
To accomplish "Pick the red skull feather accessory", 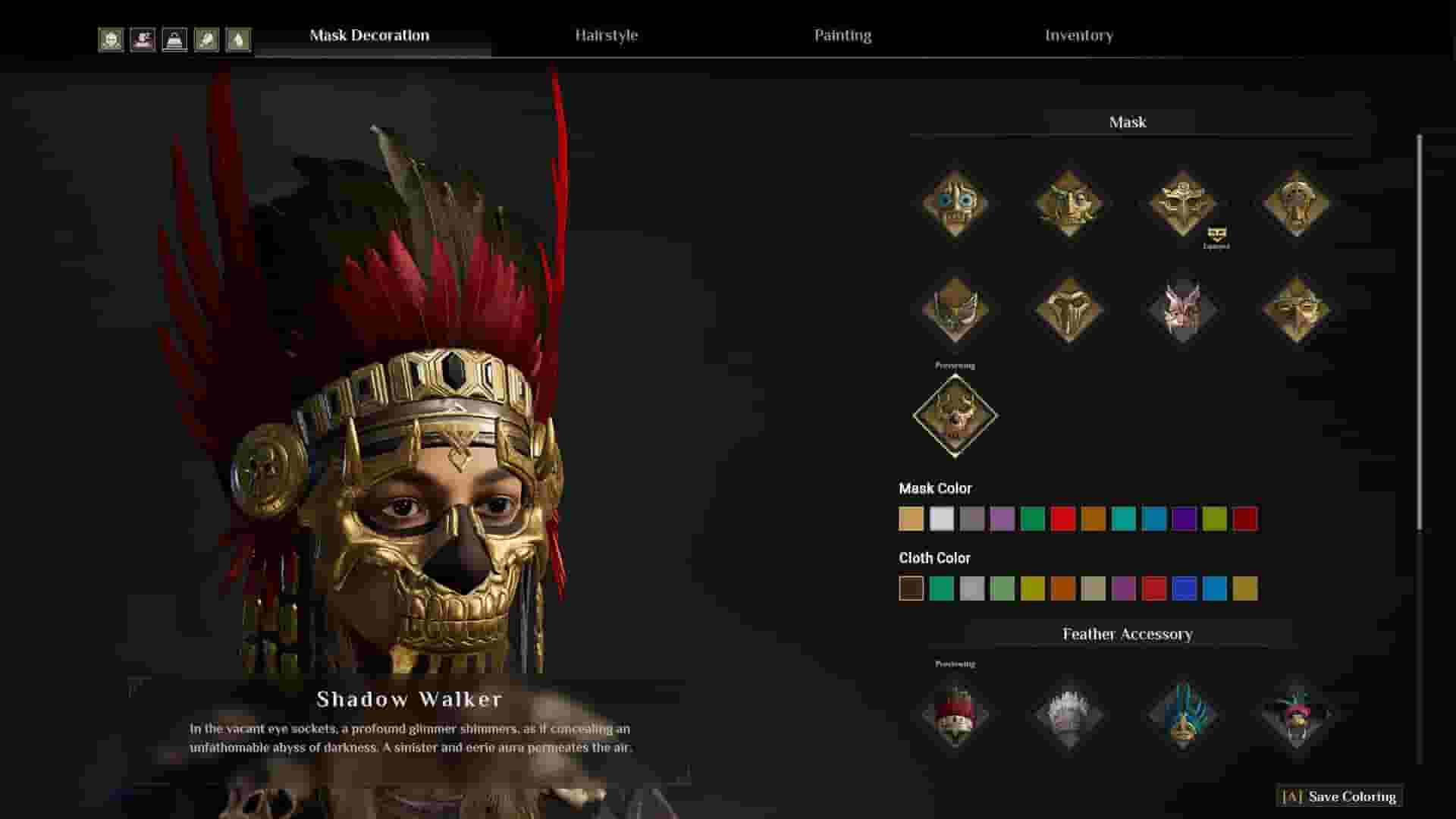I will [x=955, y=717].
